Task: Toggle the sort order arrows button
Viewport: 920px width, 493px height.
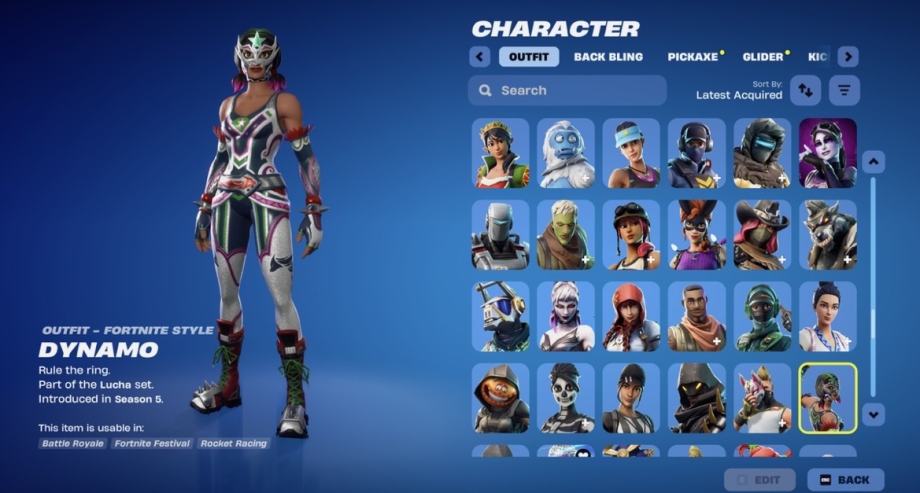Action: pos(805,90)
